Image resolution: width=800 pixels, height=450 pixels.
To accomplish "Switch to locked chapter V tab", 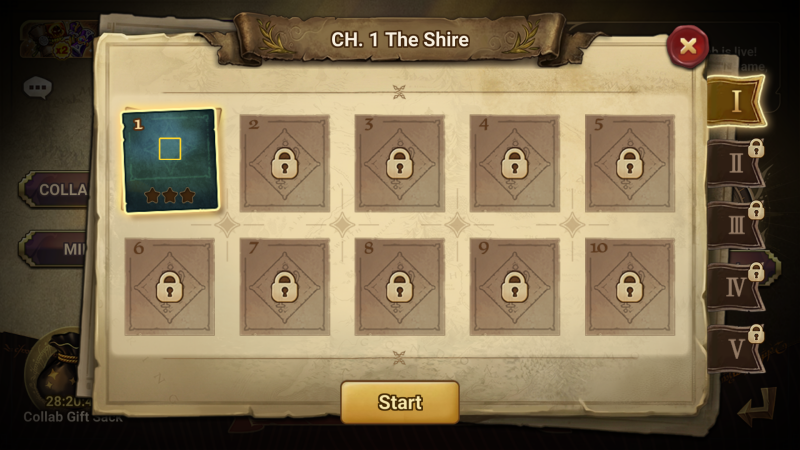I will point(737,349).
